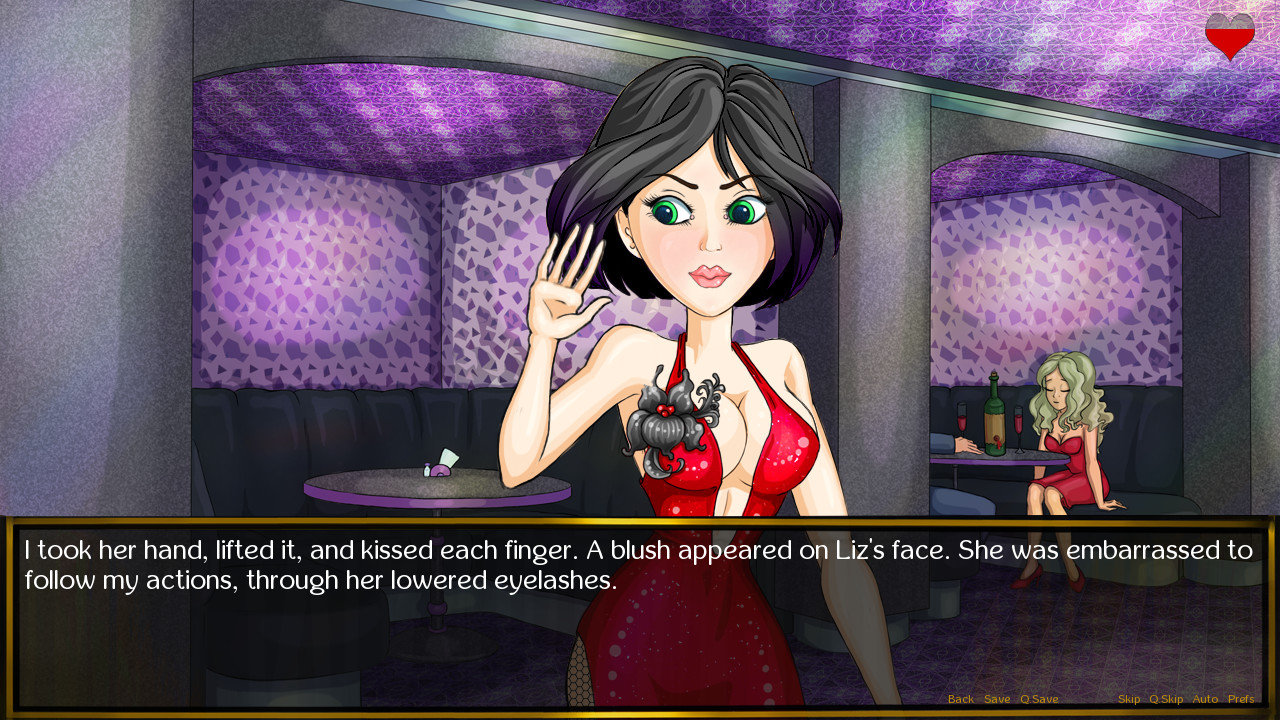
Task: Click the red heart icon
Action: pyautogui.click(x=1229, y=36)
